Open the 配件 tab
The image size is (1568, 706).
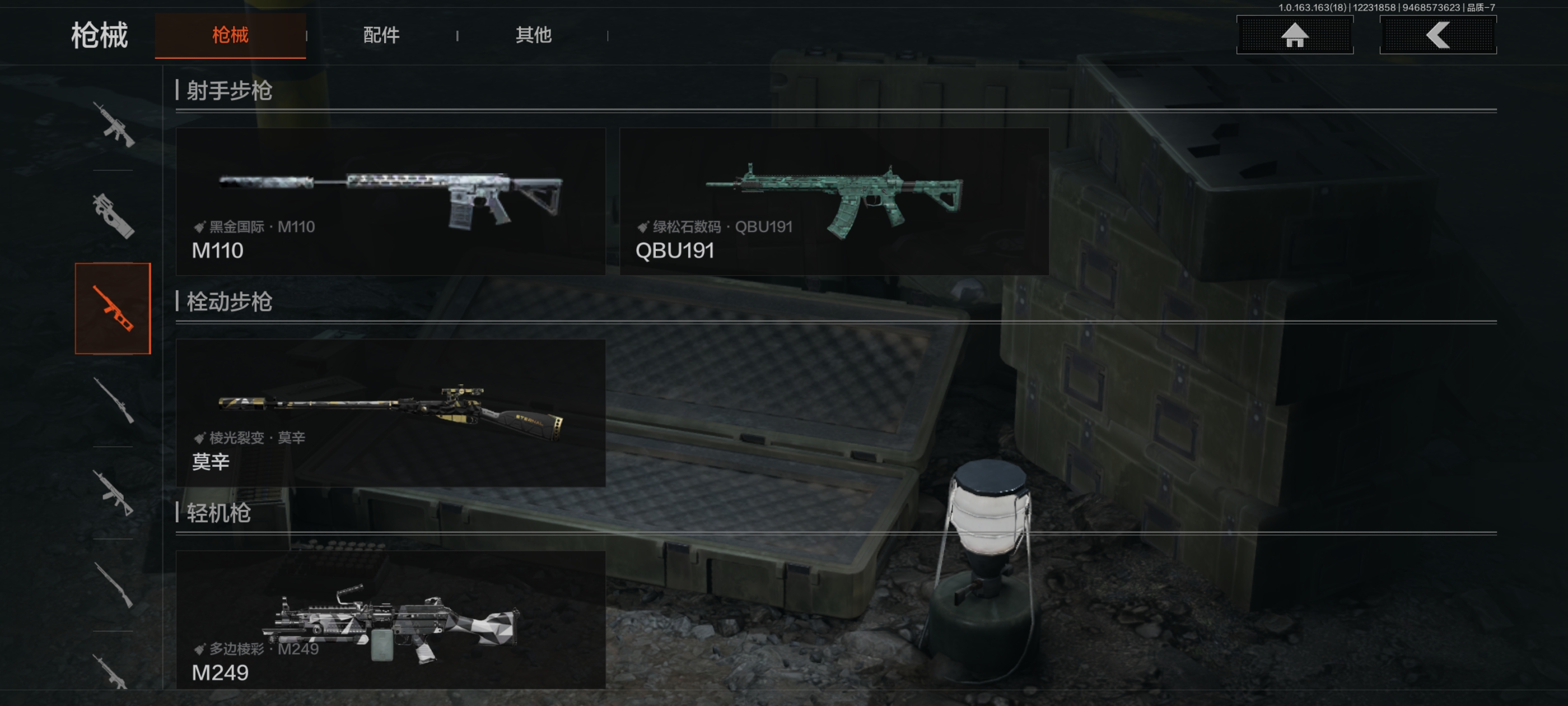[381, 35]
